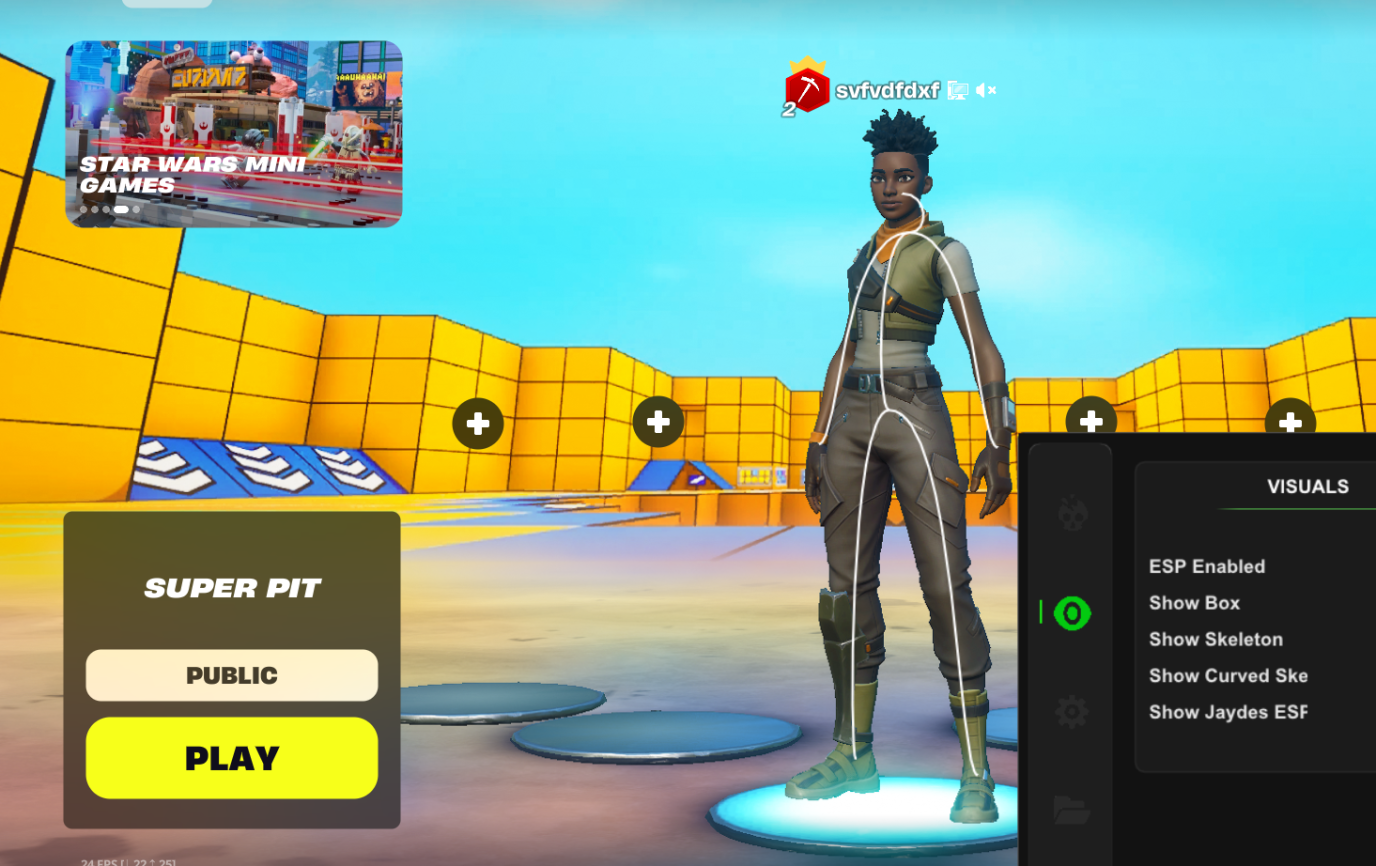Open the SUPER PIT game mode selector
This screenshot has width=1376, height=866.
point(231,588)
